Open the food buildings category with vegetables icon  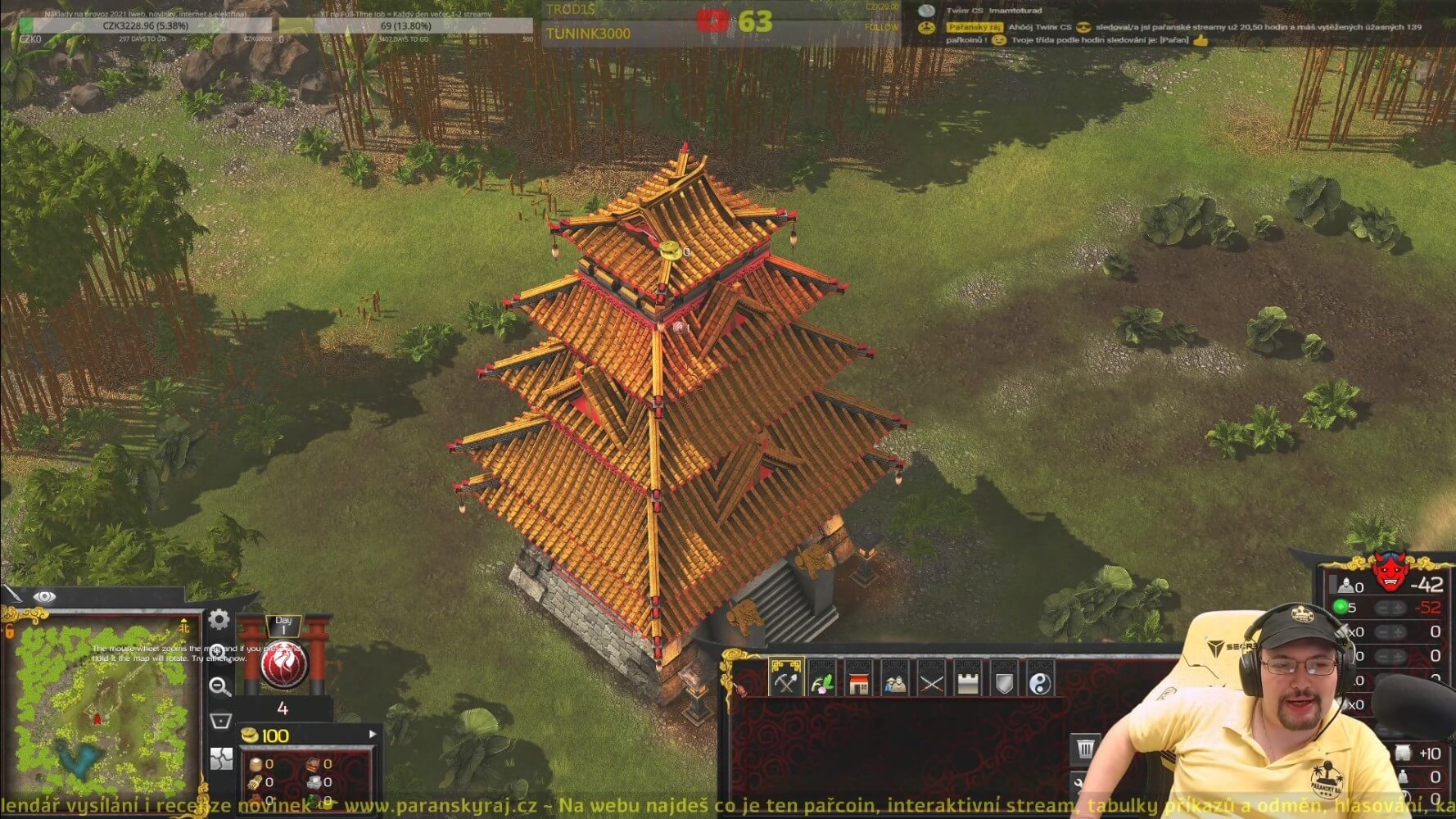[x=825, y=679]
